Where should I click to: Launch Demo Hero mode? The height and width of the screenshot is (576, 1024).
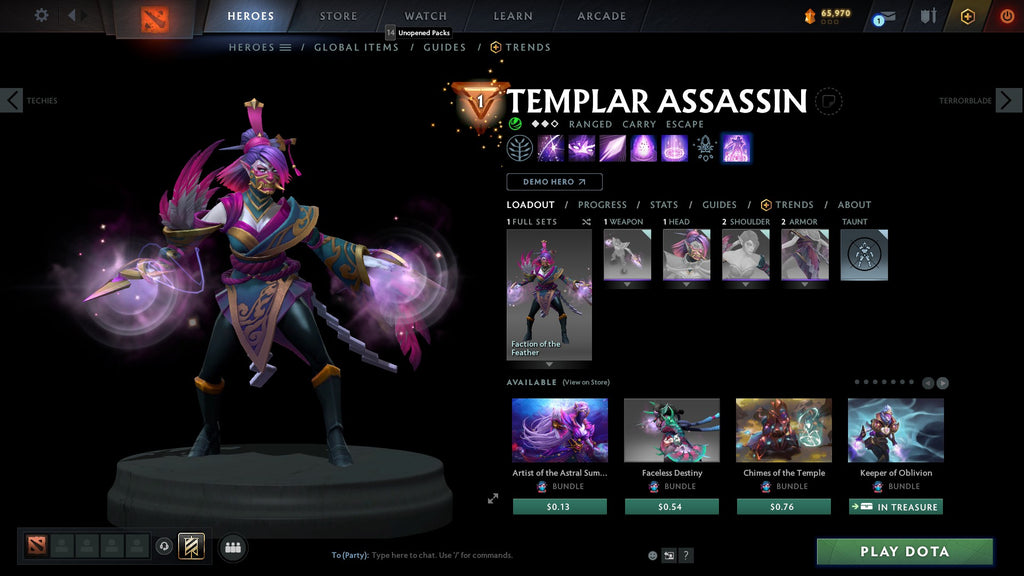(x=554, y=182)
